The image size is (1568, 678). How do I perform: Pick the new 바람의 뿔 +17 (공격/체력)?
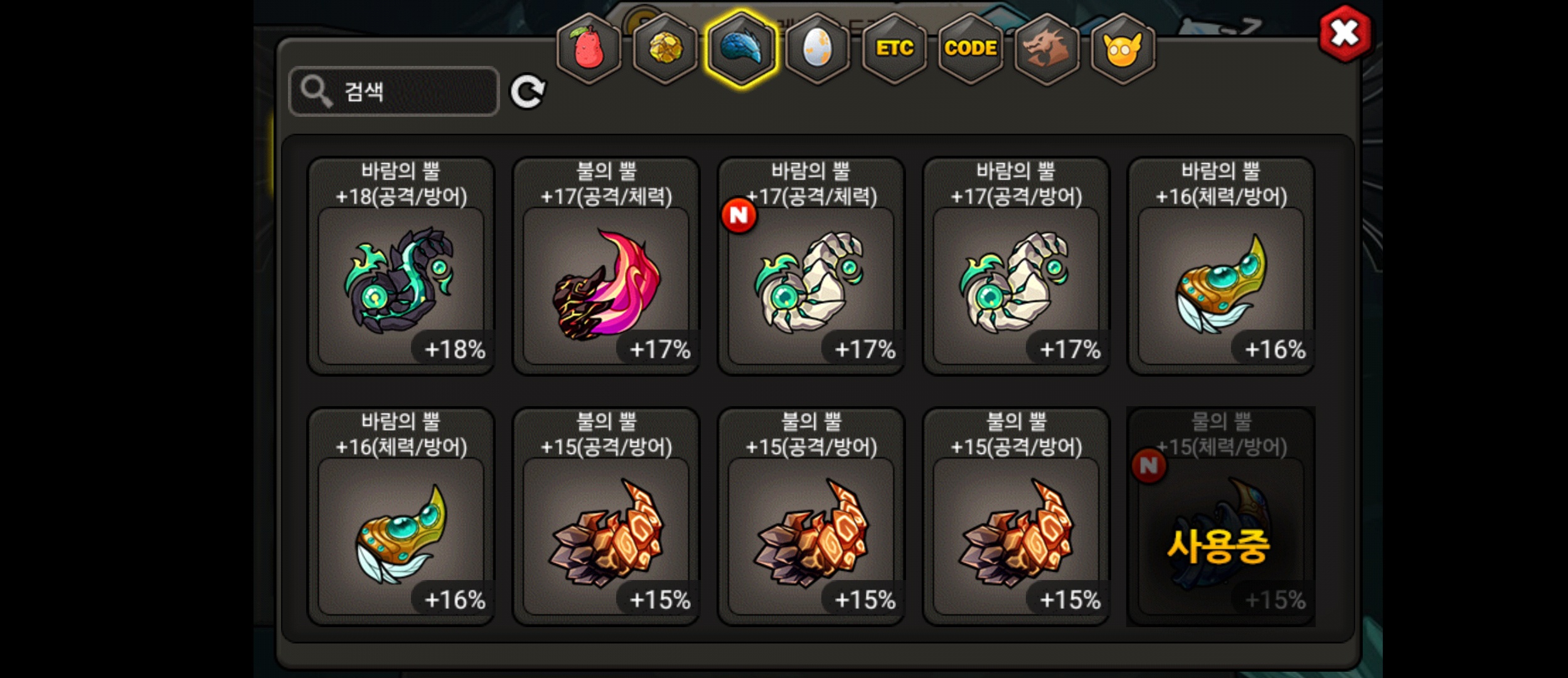(x=811, y=267)
